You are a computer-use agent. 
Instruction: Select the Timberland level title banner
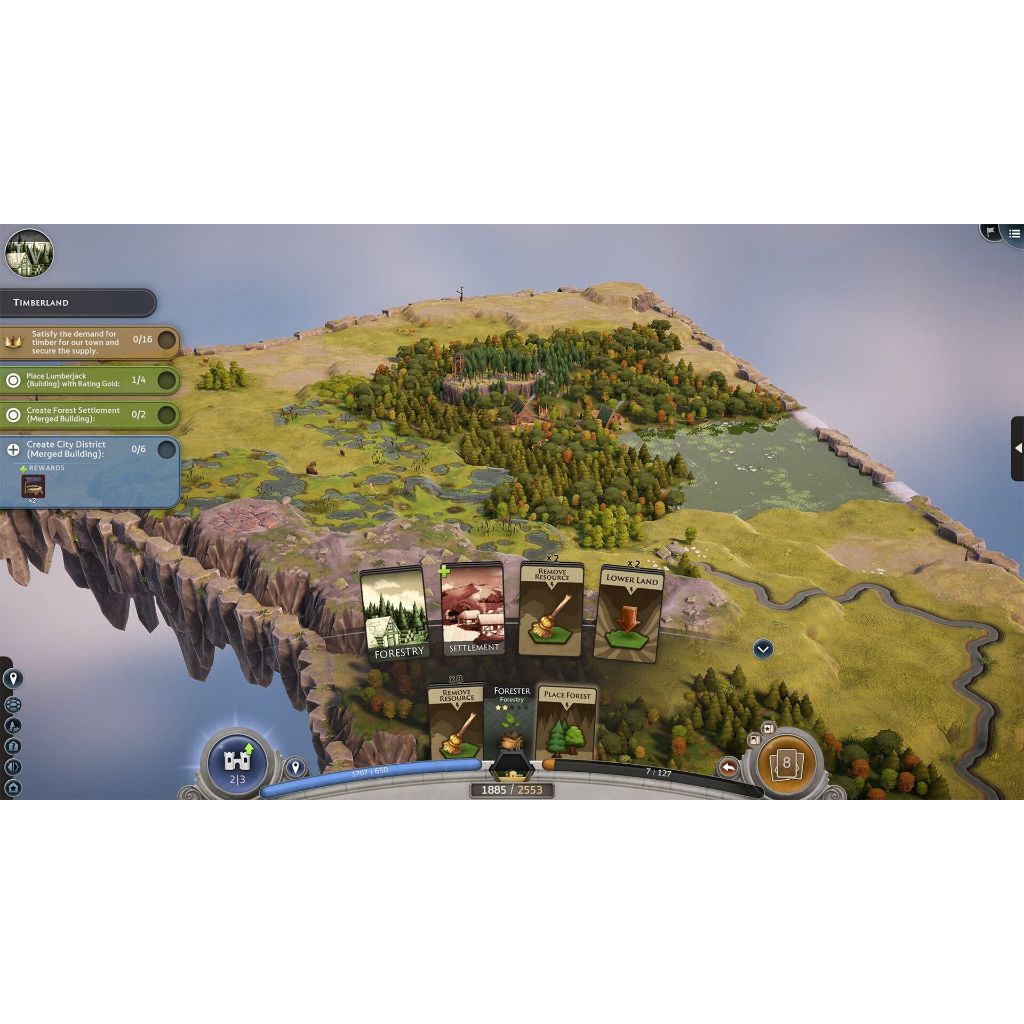point(78,302)
